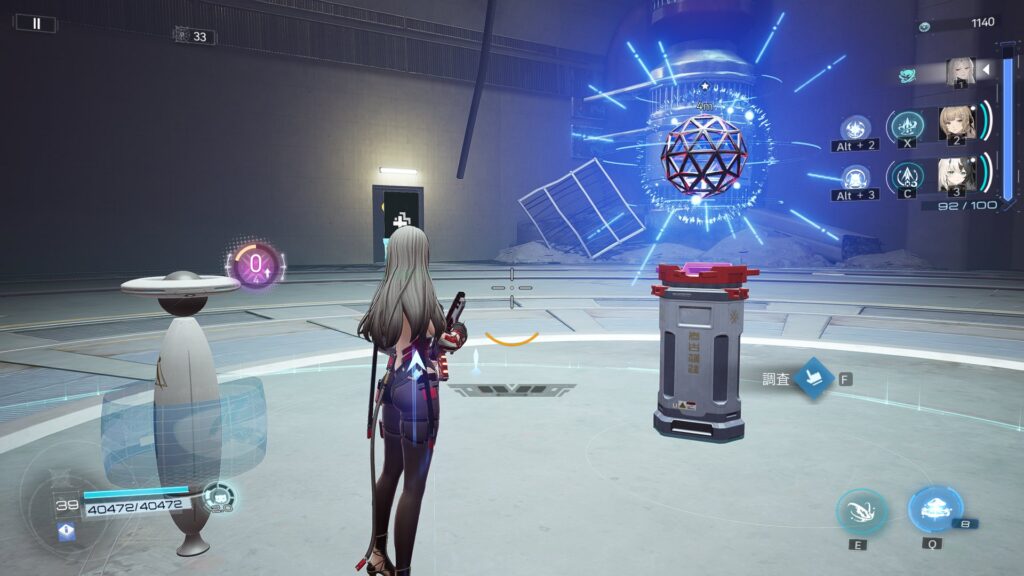1024x576 pixels.
Task: Click the round robot-face icon beside the HP bar
Action: coord(219,496)
